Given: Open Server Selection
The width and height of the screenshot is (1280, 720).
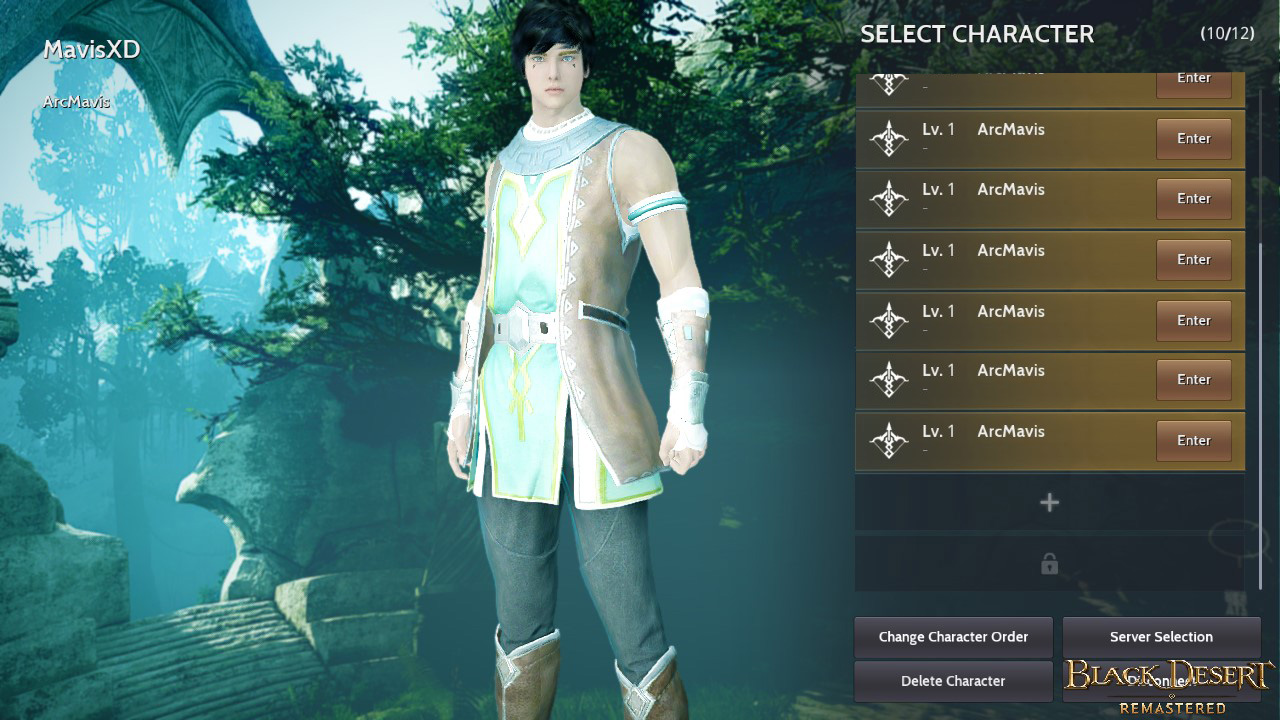Looking at the screenshot, I should point(1160,636).
